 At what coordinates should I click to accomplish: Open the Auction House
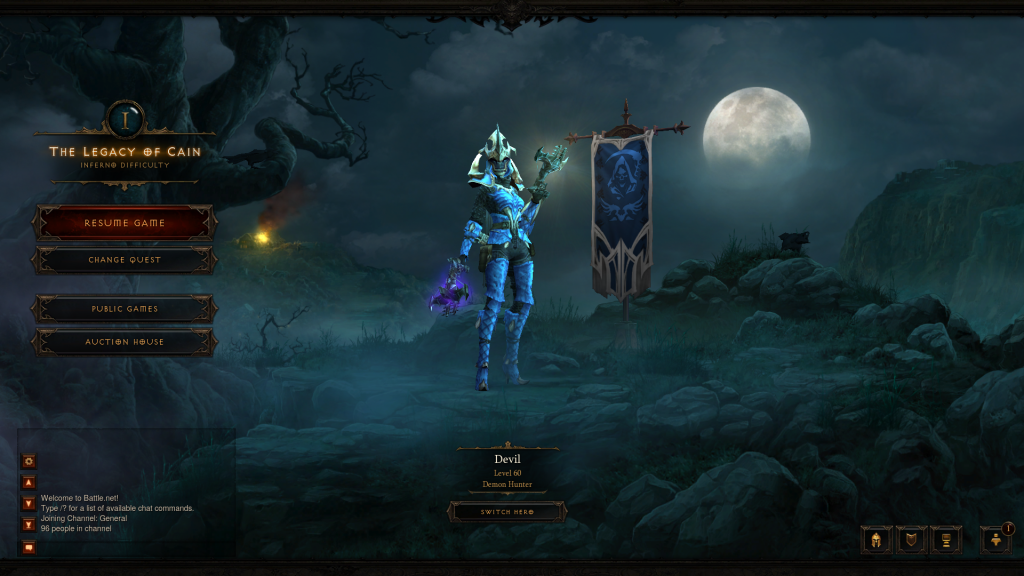tap(124, 342)
